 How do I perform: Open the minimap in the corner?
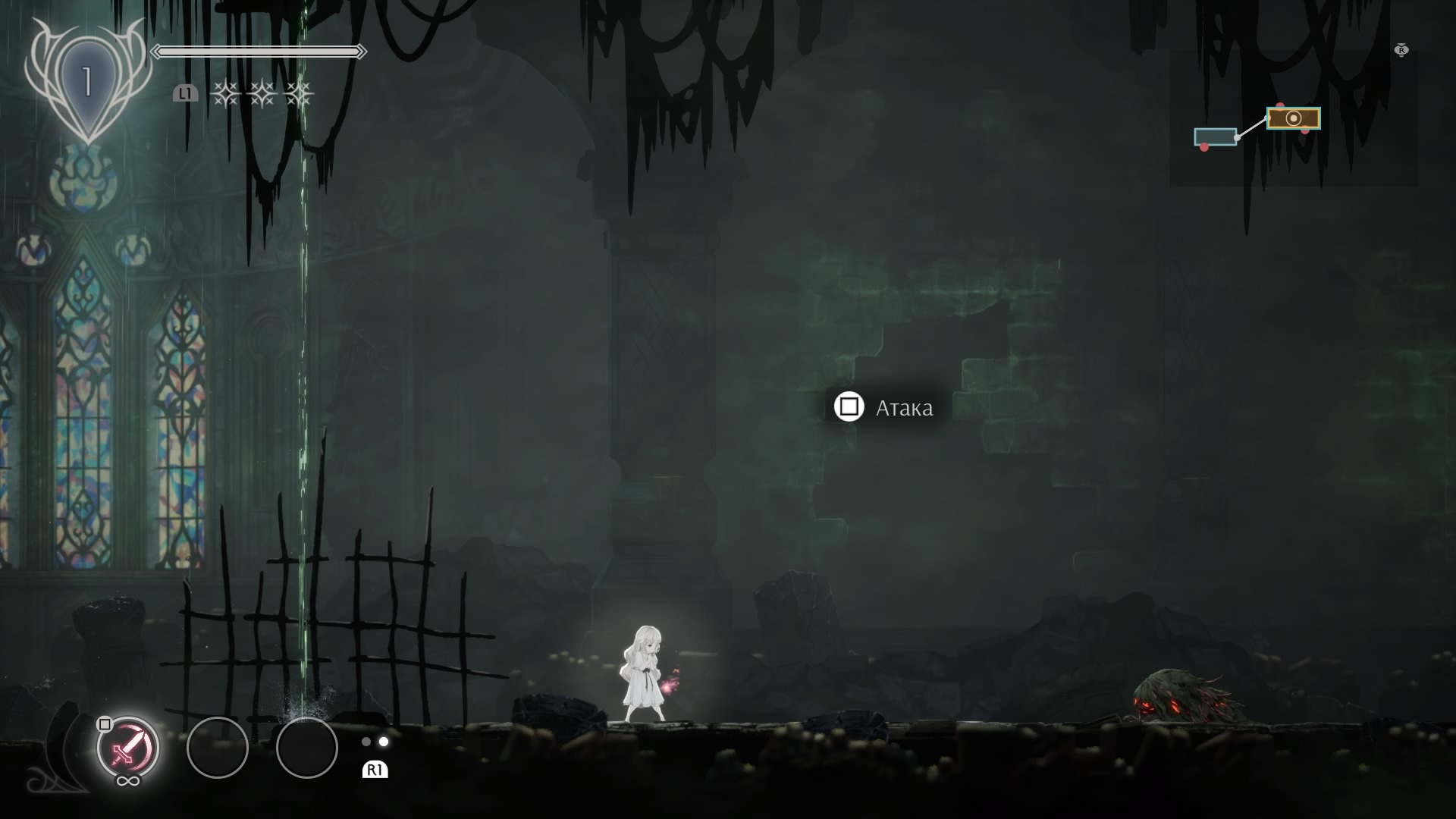pyautogui.click(x=1292, y=118)
